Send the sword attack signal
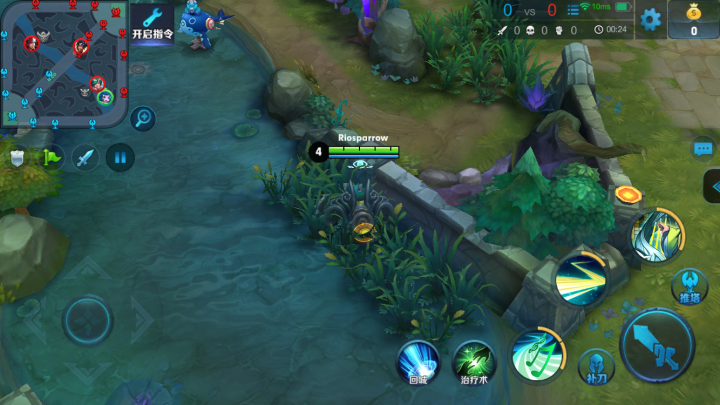The image size is (720, 405). [85, 157]
